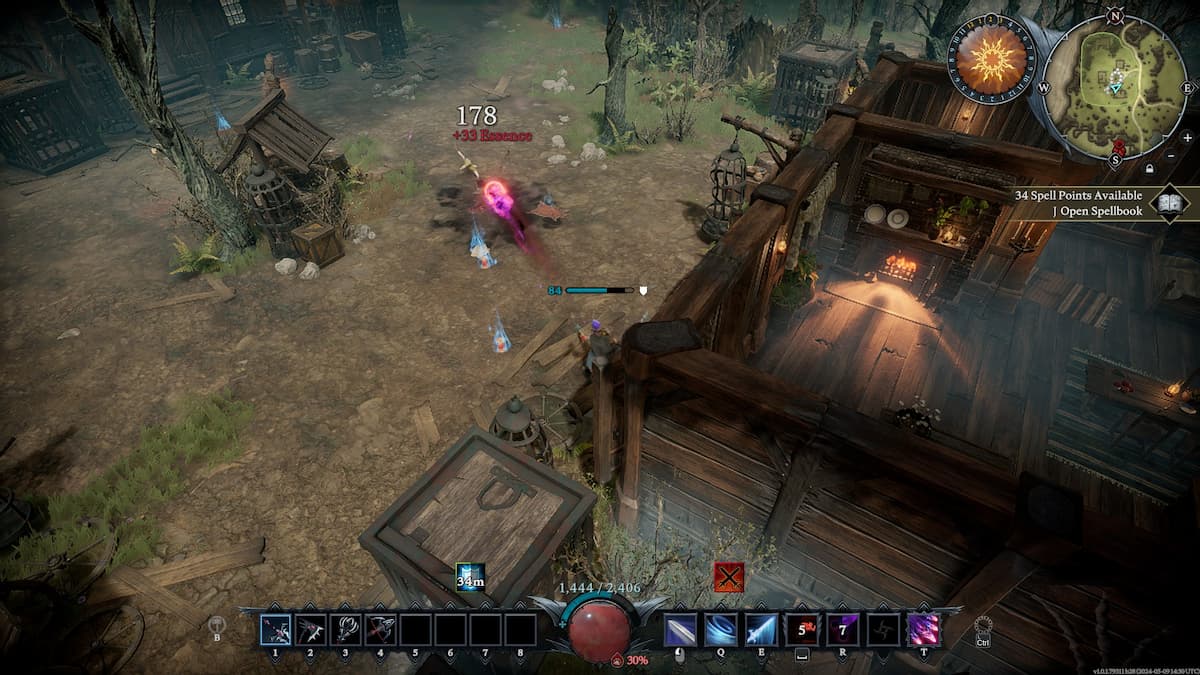1200x675 pixels.
Task: Activate the blue sword thrust ability icon
Action: click(x=761, y=630)
